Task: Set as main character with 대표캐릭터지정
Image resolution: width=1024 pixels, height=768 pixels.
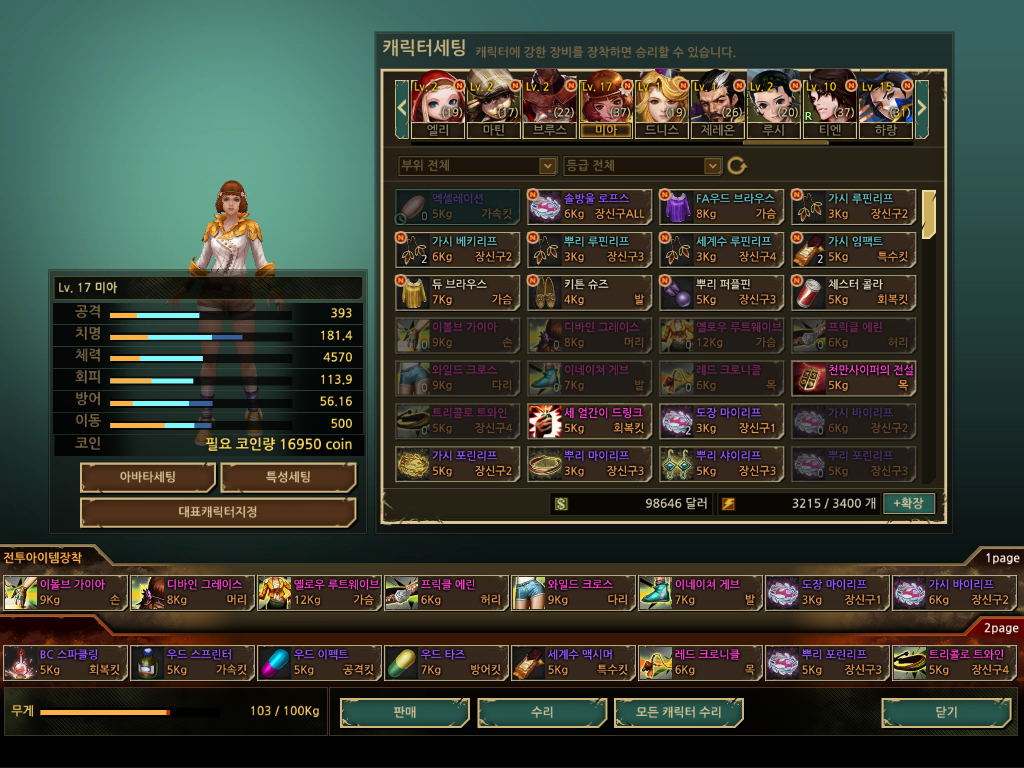Action: [217, 512]
